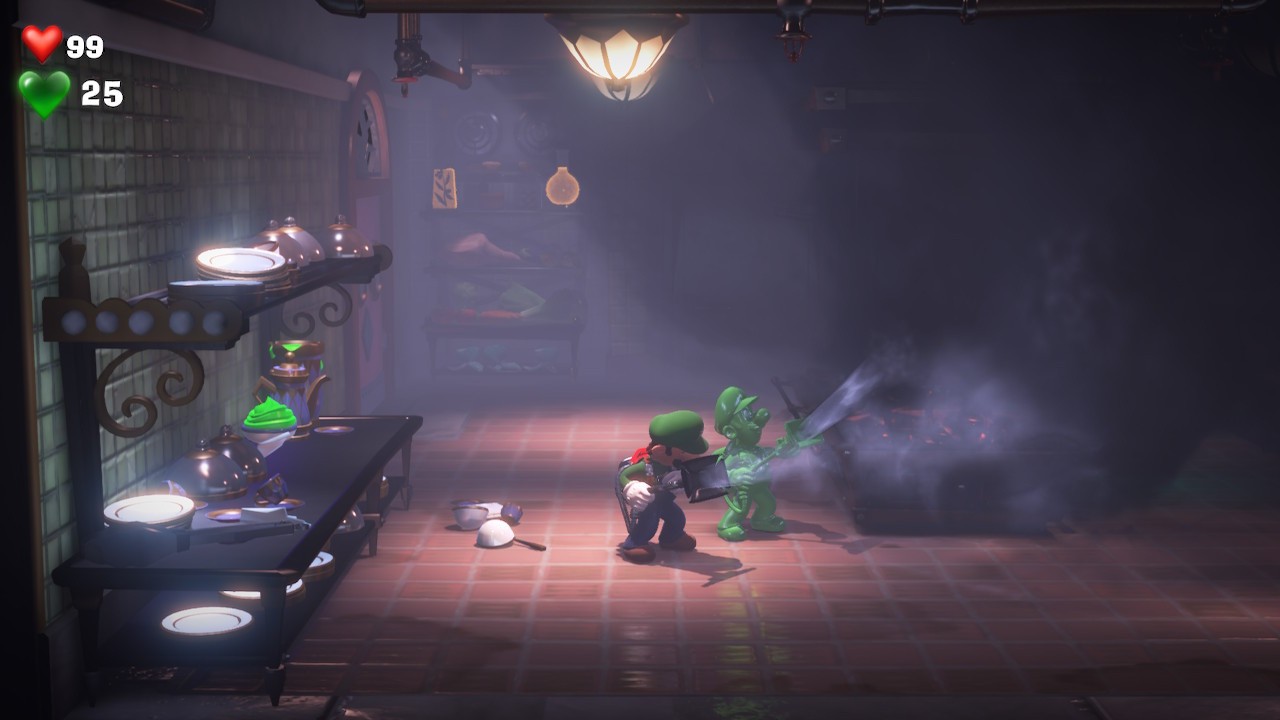
Task: Click the health value showing 99
Action: point(85,43)
